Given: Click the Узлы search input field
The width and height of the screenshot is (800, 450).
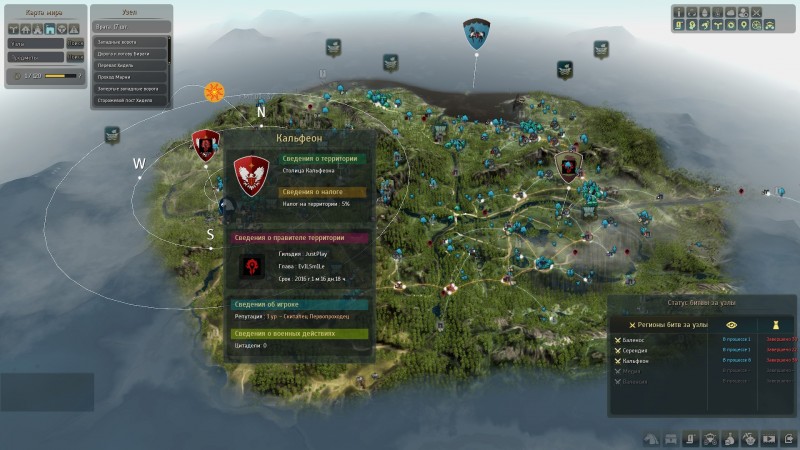Looking at the screenshot, I should (x=37, y=43).
